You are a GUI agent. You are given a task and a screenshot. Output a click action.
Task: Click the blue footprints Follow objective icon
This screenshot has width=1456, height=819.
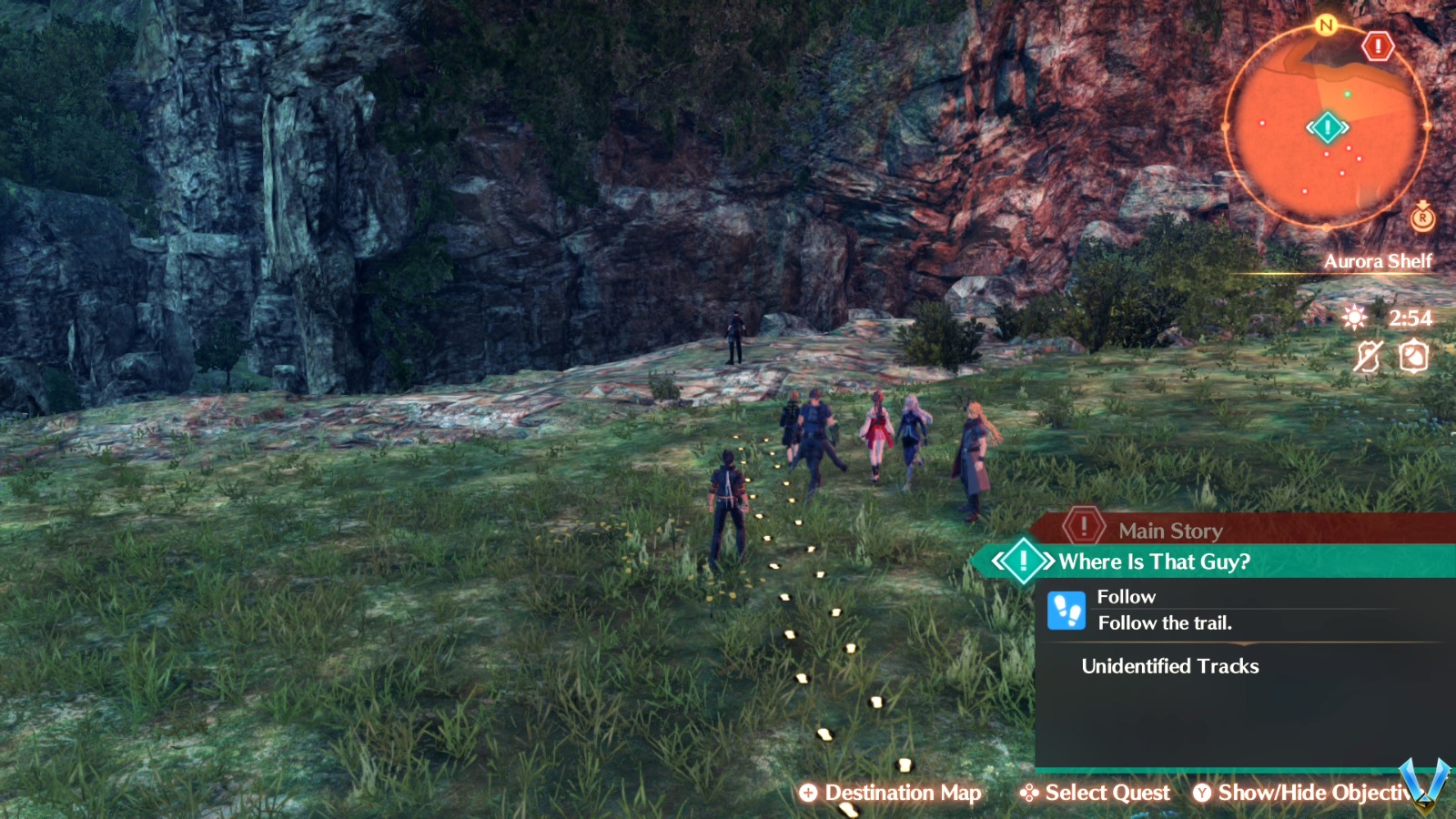click(1067, 609)
